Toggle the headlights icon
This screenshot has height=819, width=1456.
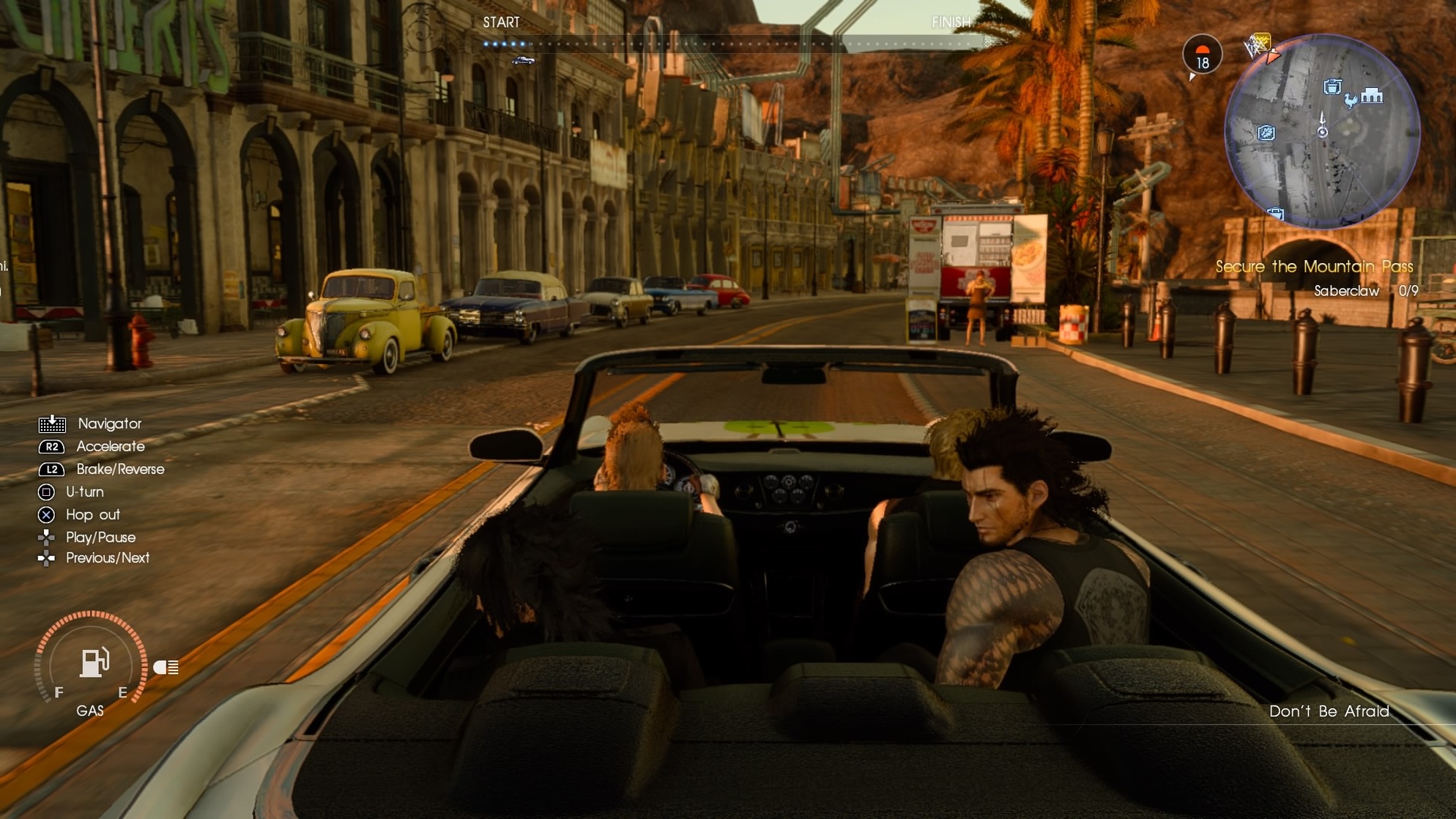pos(166,667)
